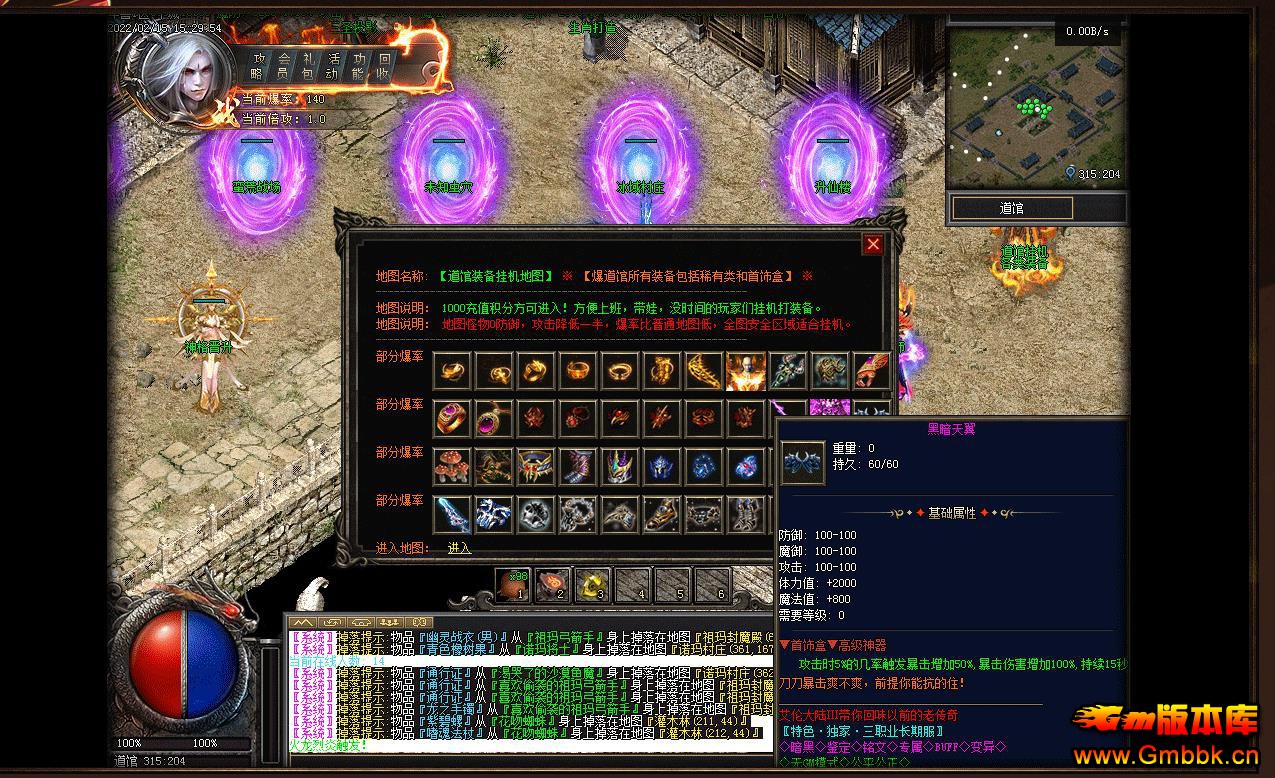This screenshot has height=778, width=1275.
Task: Open the 活动 events menu
Action: click(x=333, y=66)
